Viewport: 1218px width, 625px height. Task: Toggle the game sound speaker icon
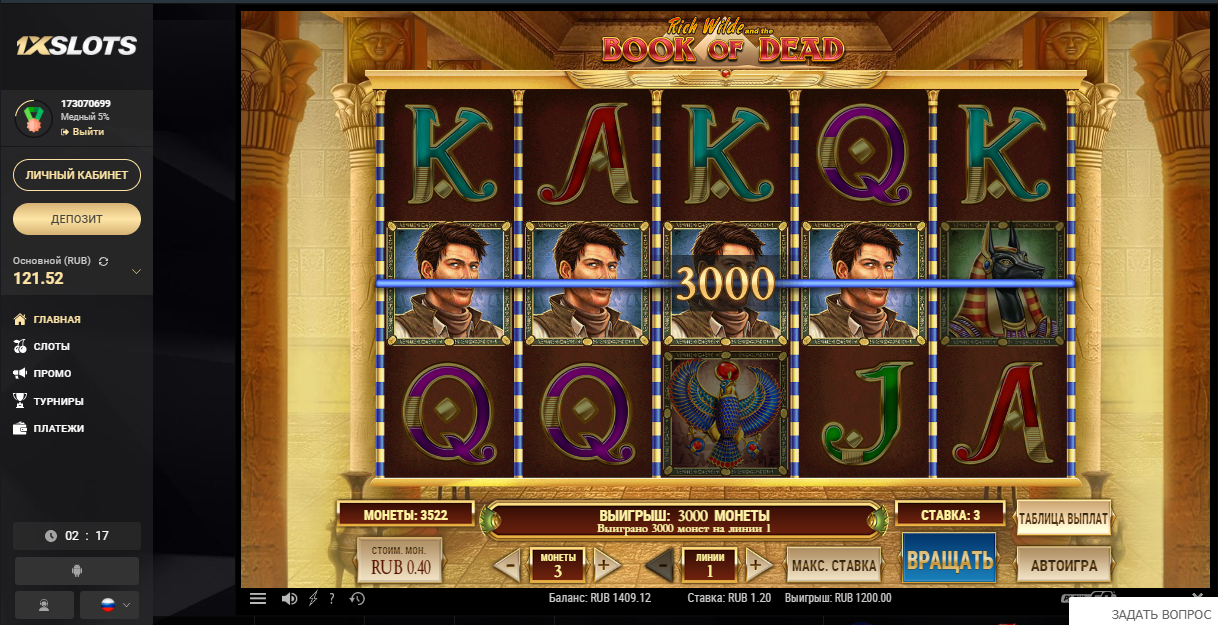coord(289,598)
